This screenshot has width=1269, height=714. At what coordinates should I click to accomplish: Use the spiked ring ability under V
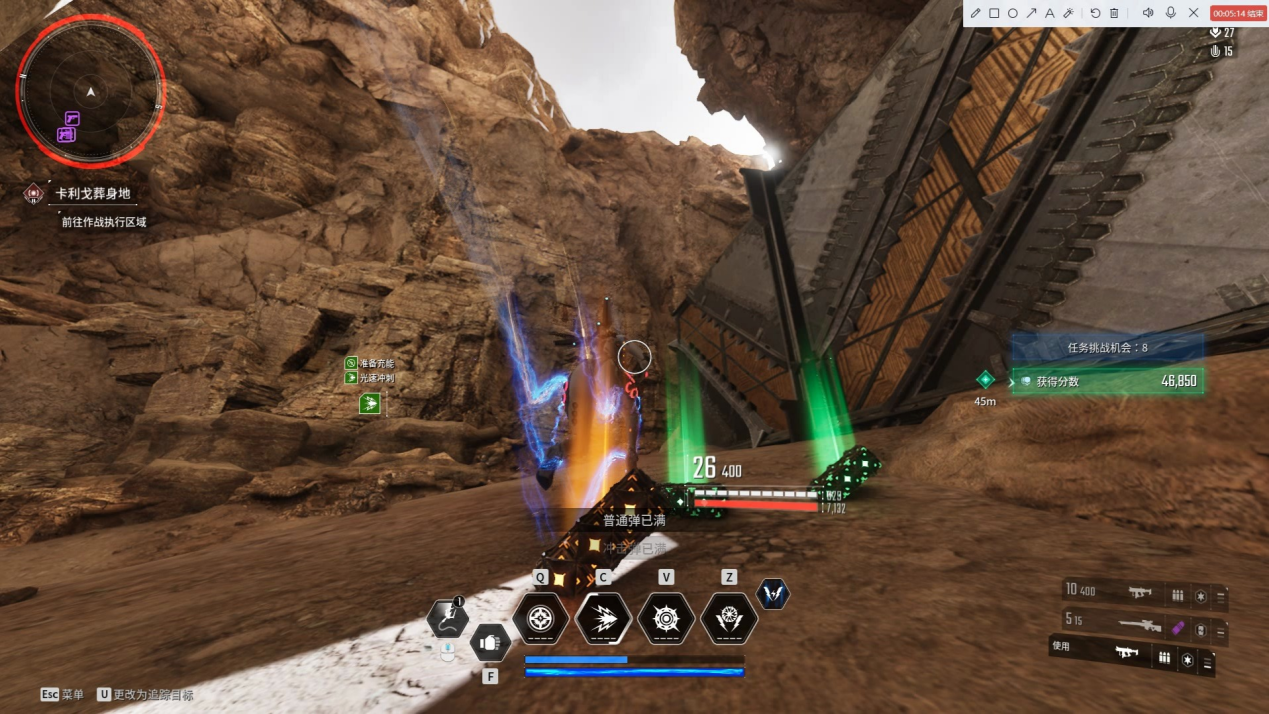coord(666,619)
